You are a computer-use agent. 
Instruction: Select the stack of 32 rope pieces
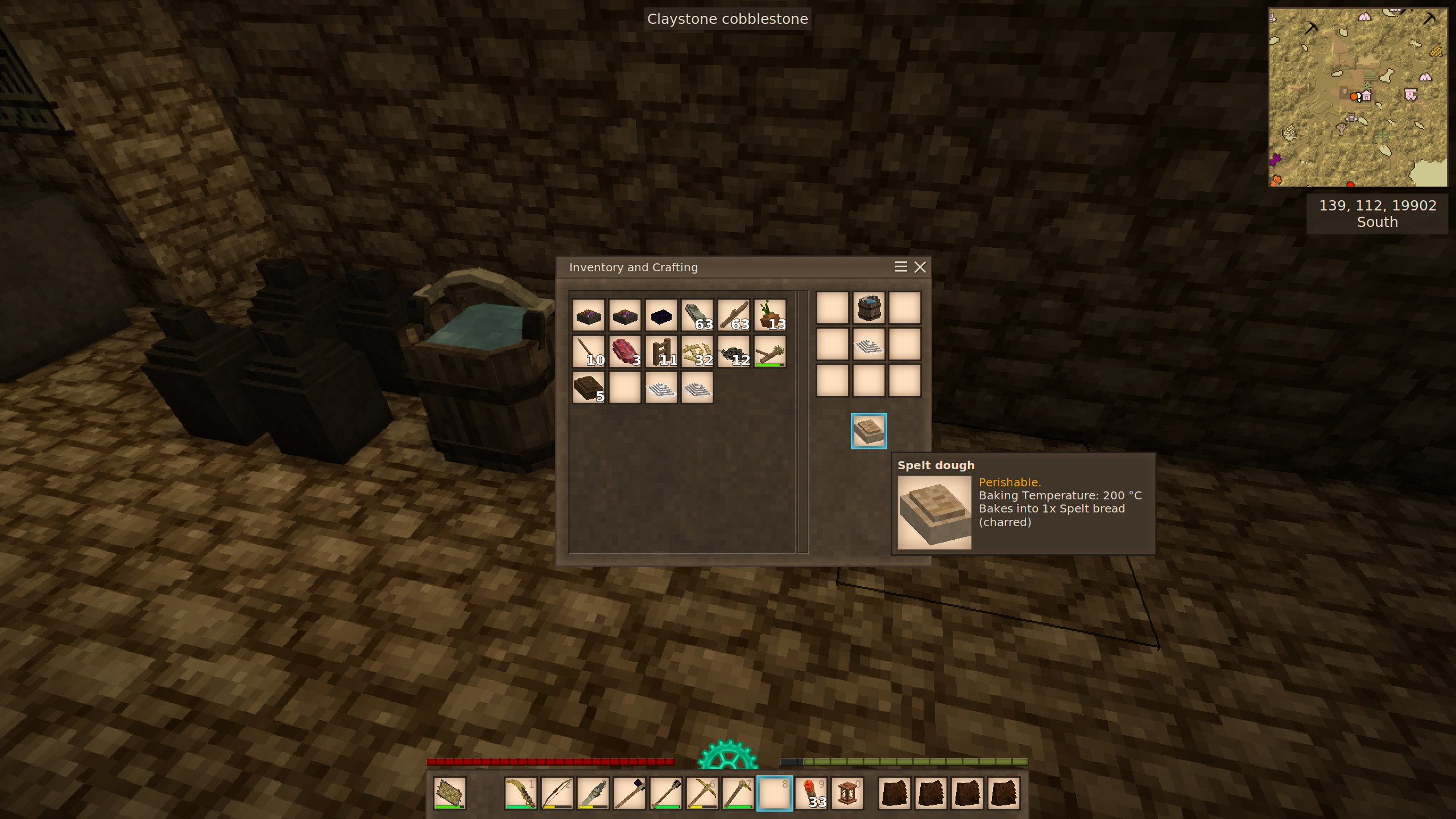click(x=697, y=351)
